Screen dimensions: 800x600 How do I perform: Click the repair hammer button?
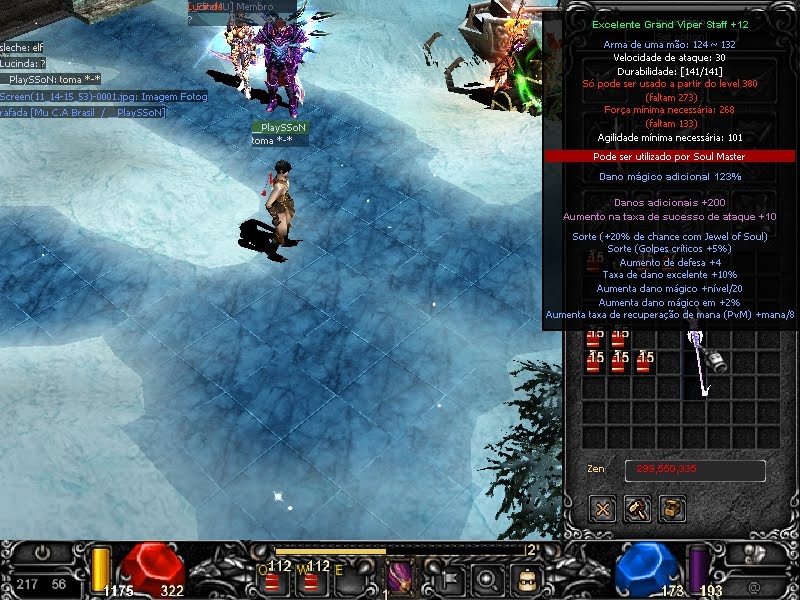click(638, 509)
